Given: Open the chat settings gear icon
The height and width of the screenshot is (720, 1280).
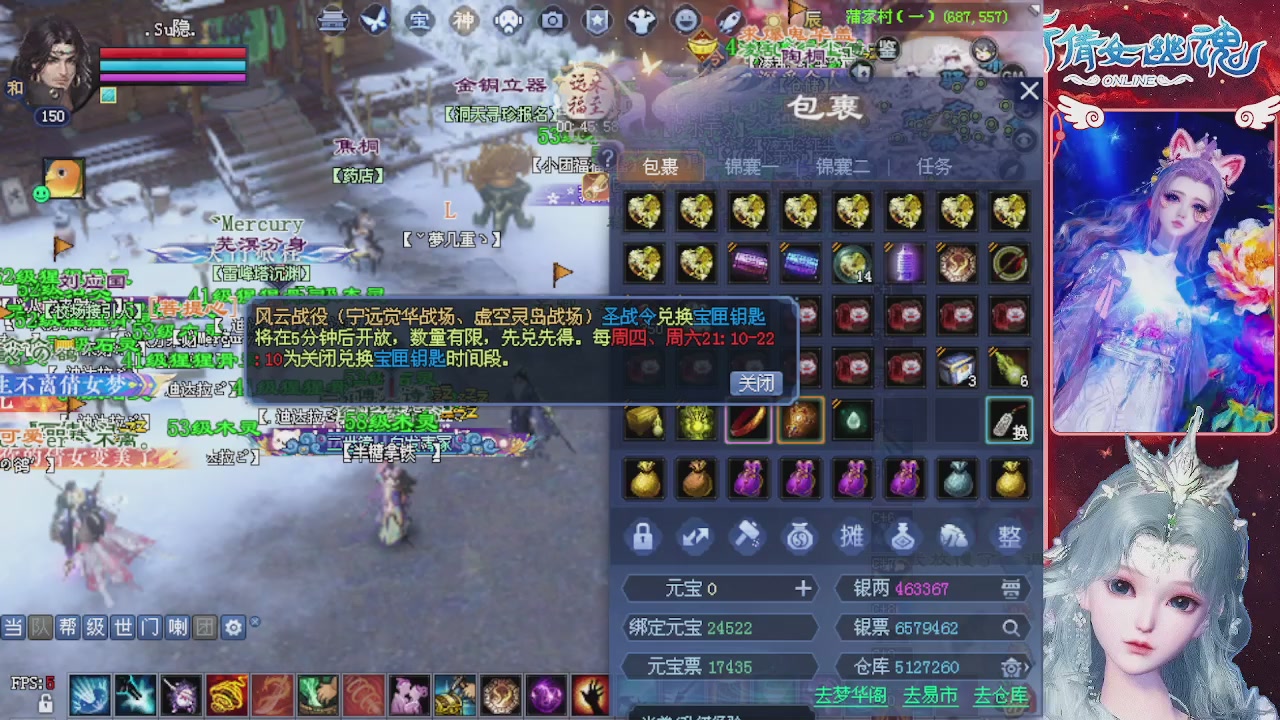Looking at the screenshot, I should 232,627.
